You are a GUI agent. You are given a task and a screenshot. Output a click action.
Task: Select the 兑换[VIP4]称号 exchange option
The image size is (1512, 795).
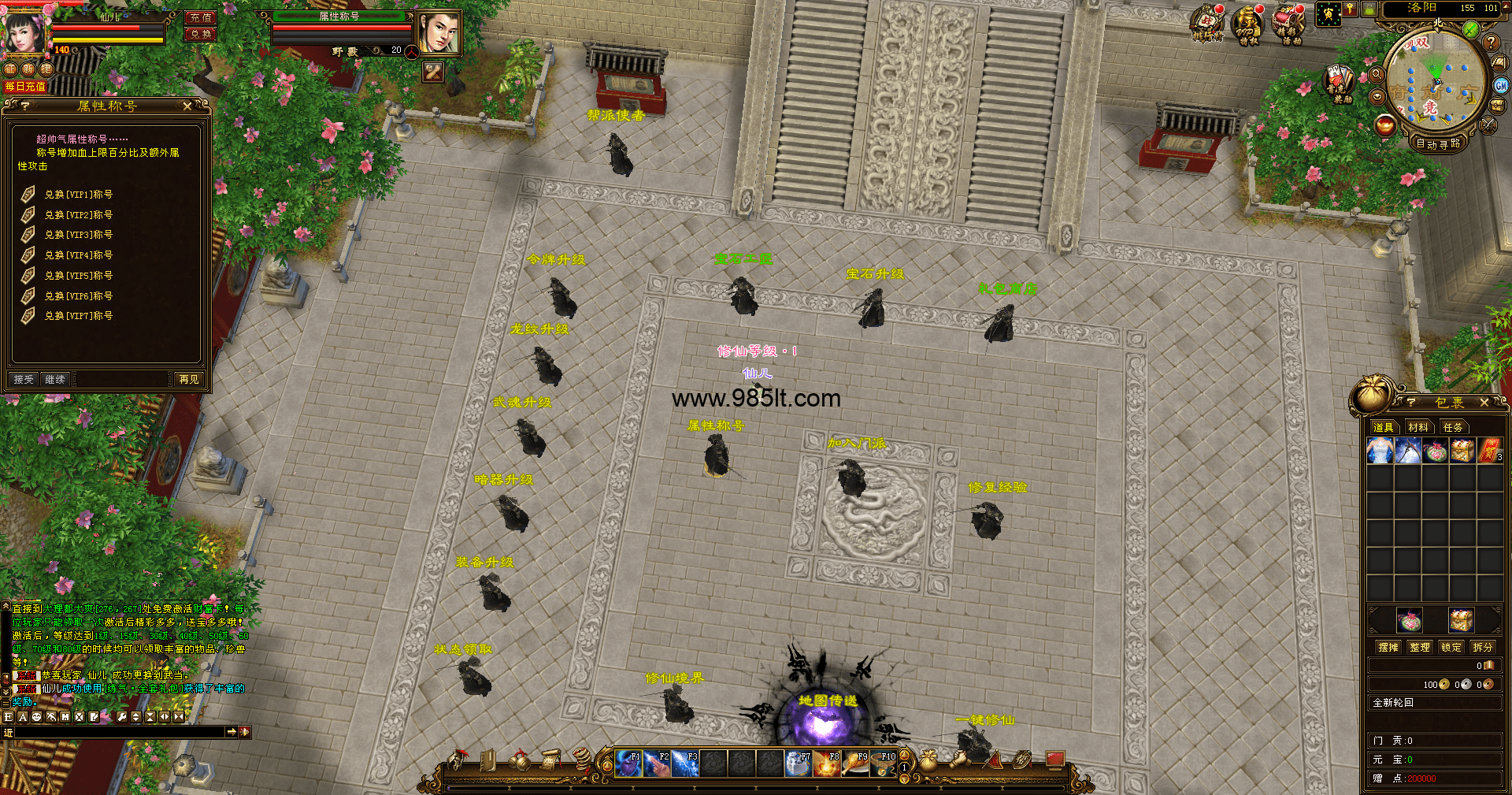[x=78, y=255]
